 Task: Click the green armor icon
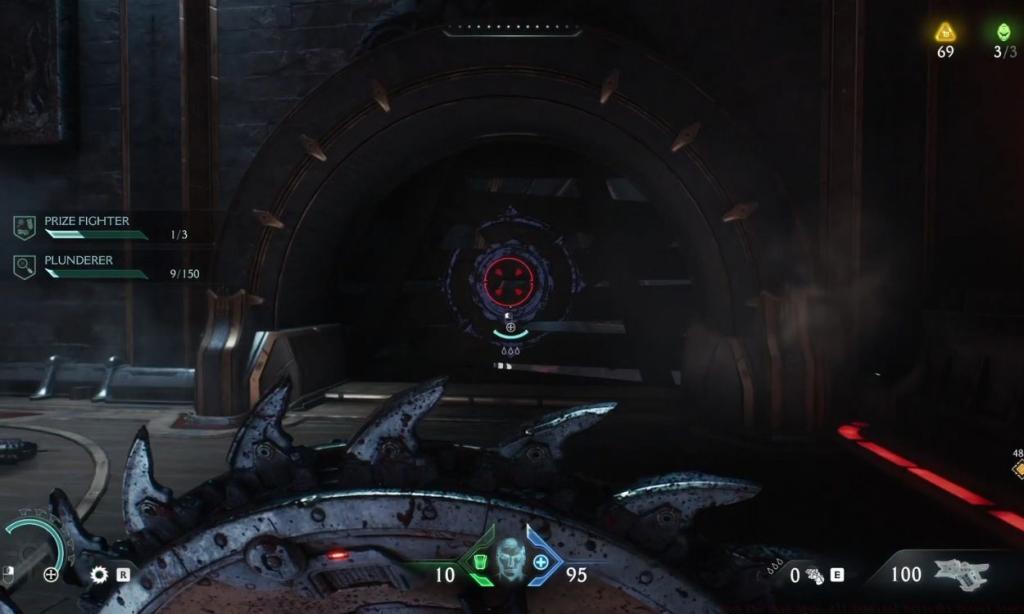click(480, 563)
